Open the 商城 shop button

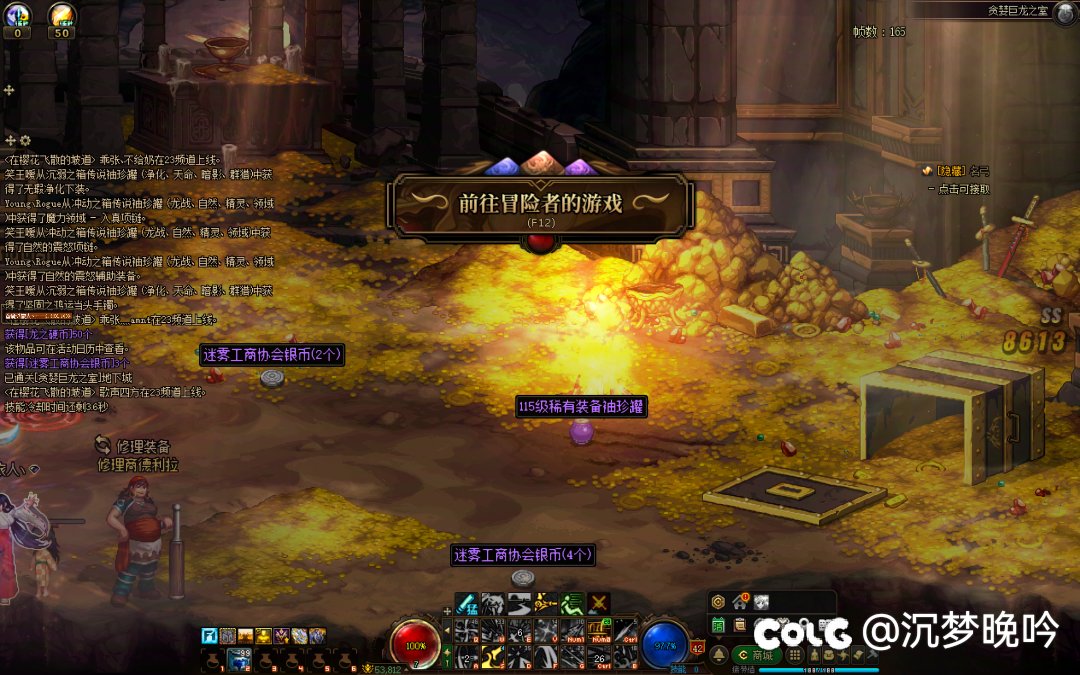[x=756, y=655]
